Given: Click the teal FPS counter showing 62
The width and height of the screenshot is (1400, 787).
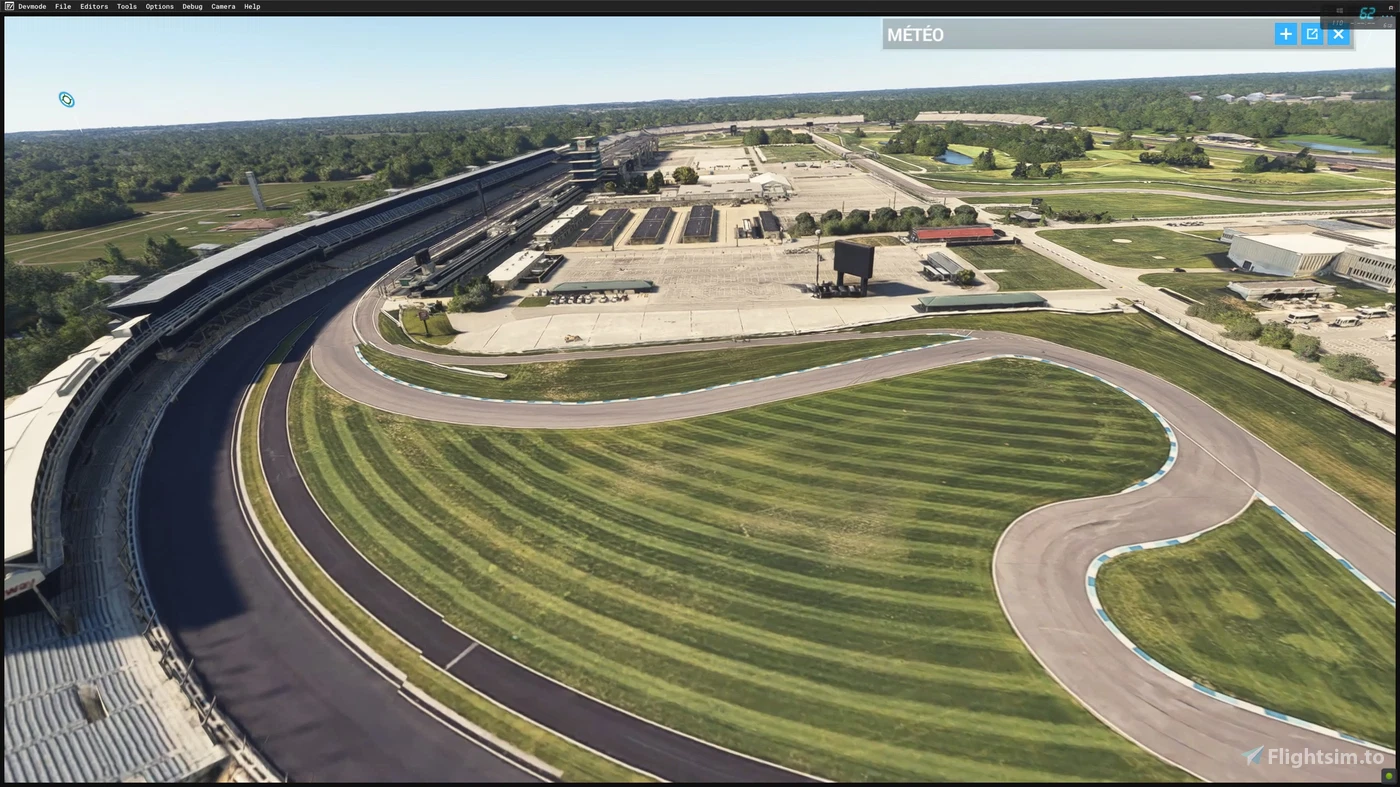Looking at the screenshot, I should [1366, 13].
